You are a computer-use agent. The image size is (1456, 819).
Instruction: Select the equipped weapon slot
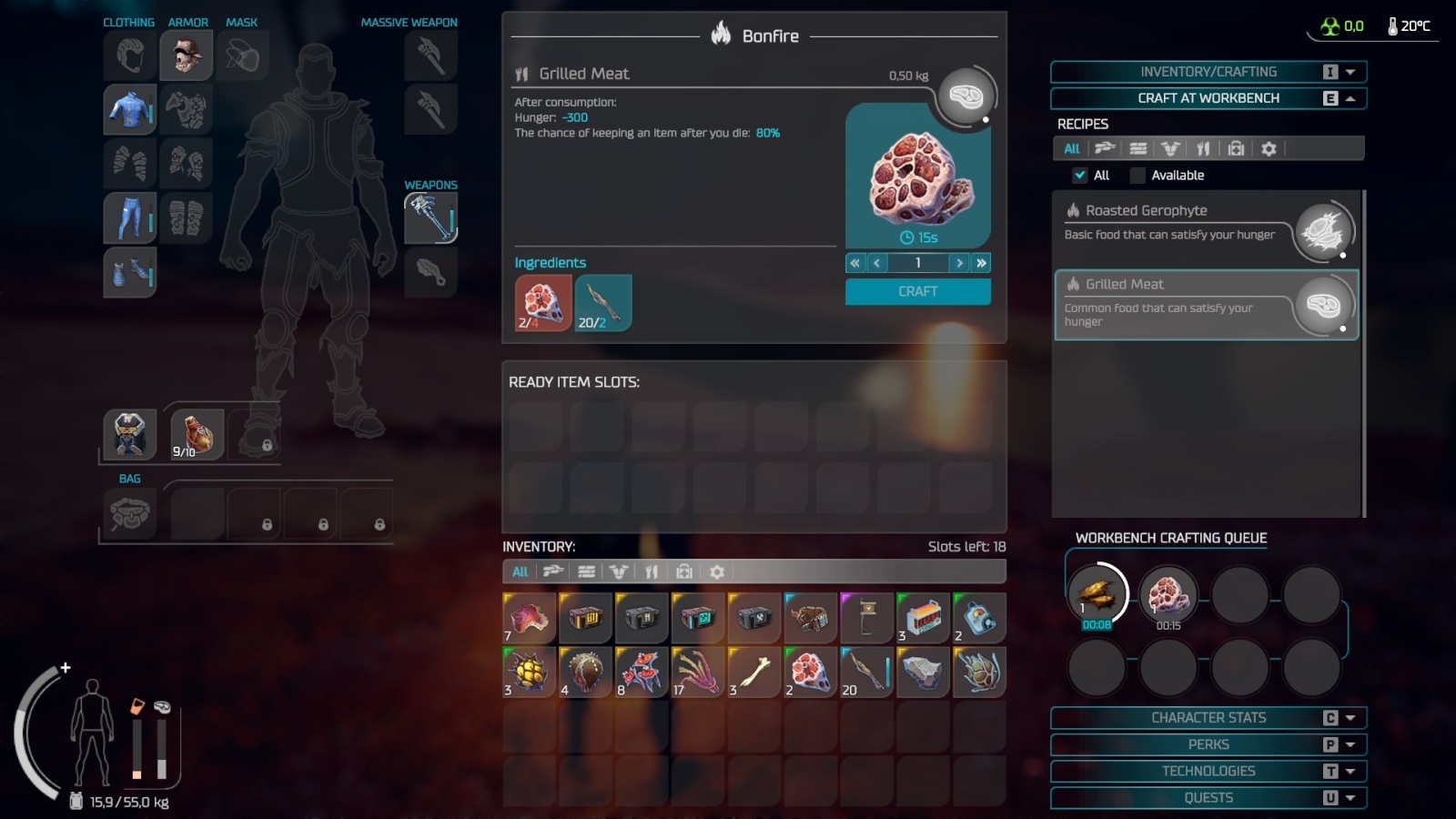coord(430,218)
